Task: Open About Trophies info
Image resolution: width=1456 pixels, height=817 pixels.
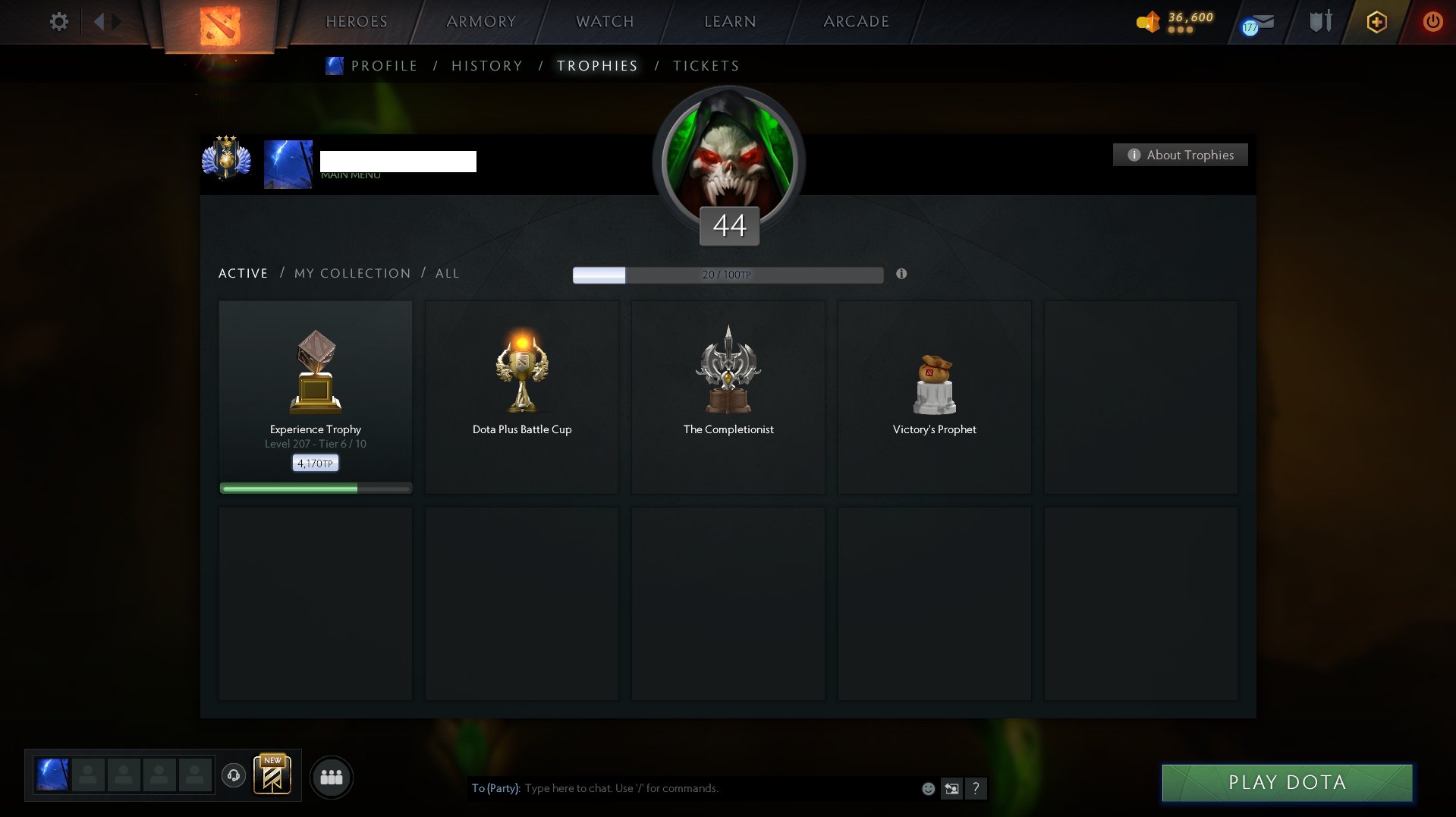Action: pos(1180,155)
